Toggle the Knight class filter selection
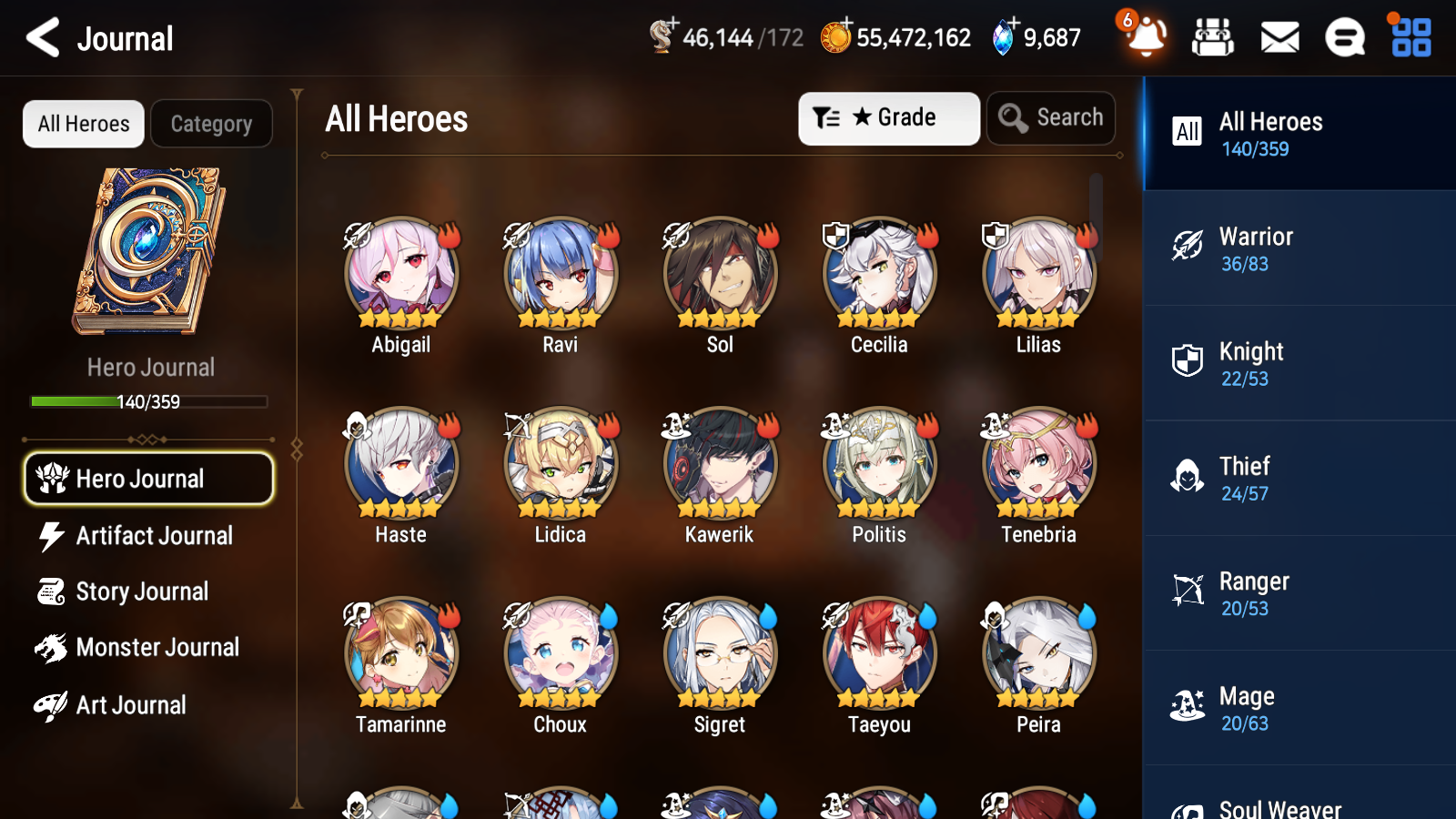Viewport: 1456px width, 819px height. [x=1299, y=363]
